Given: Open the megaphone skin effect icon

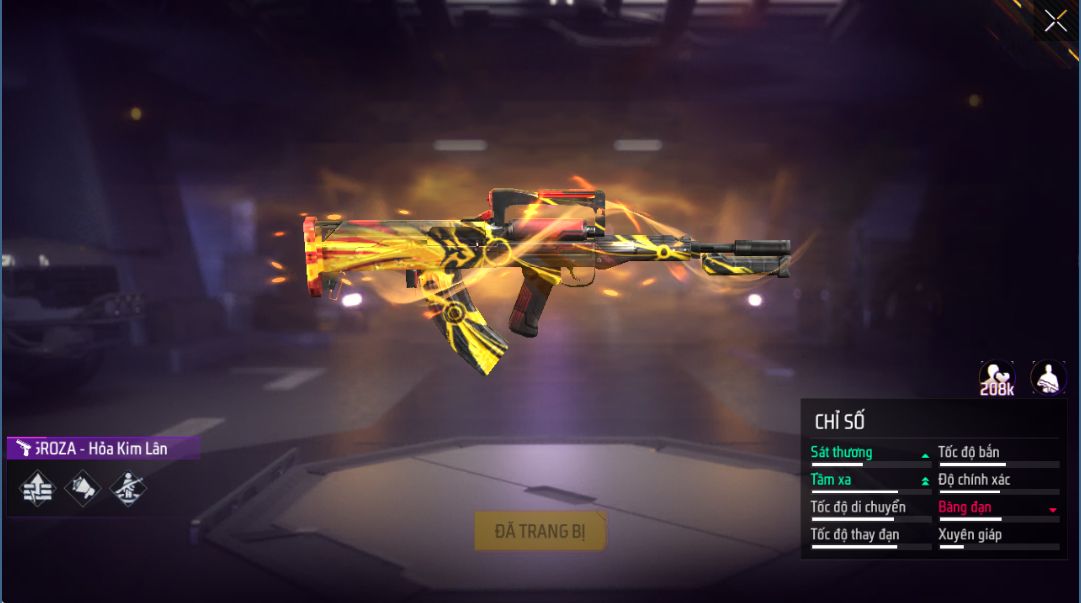Looking at the screenshot, I should point(82,488).
